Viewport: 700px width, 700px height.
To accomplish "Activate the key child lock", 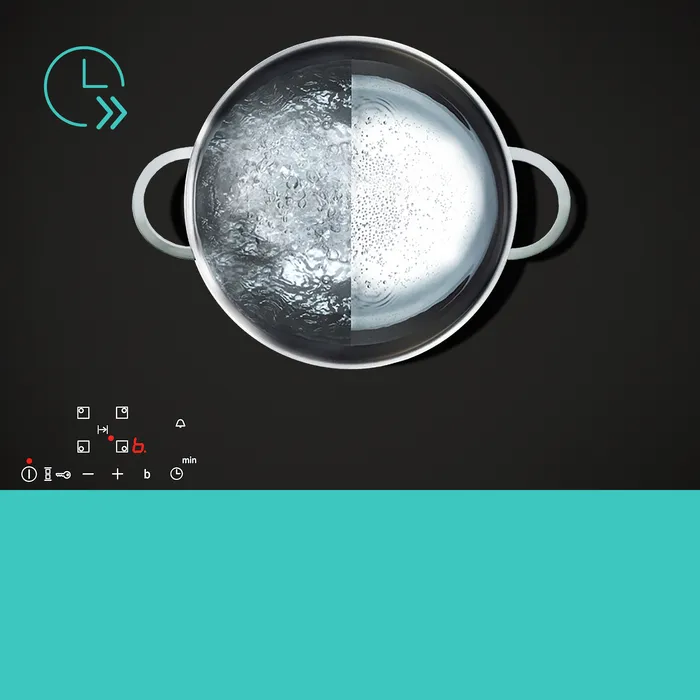I will (63, 474).
